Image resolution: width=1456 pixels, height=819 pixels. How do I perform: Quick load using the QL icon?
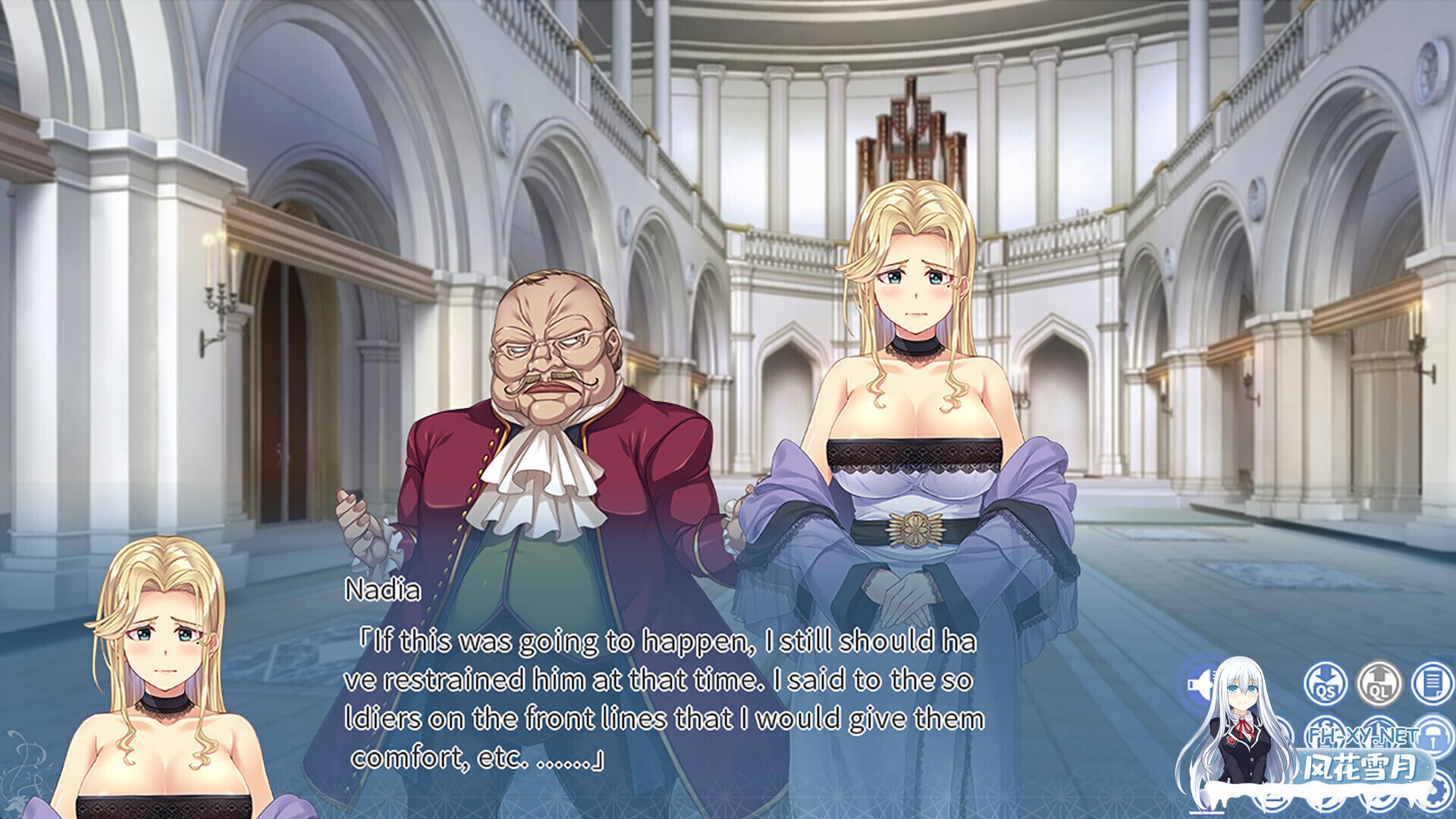pyautogui.click(x=1379, y=683)
